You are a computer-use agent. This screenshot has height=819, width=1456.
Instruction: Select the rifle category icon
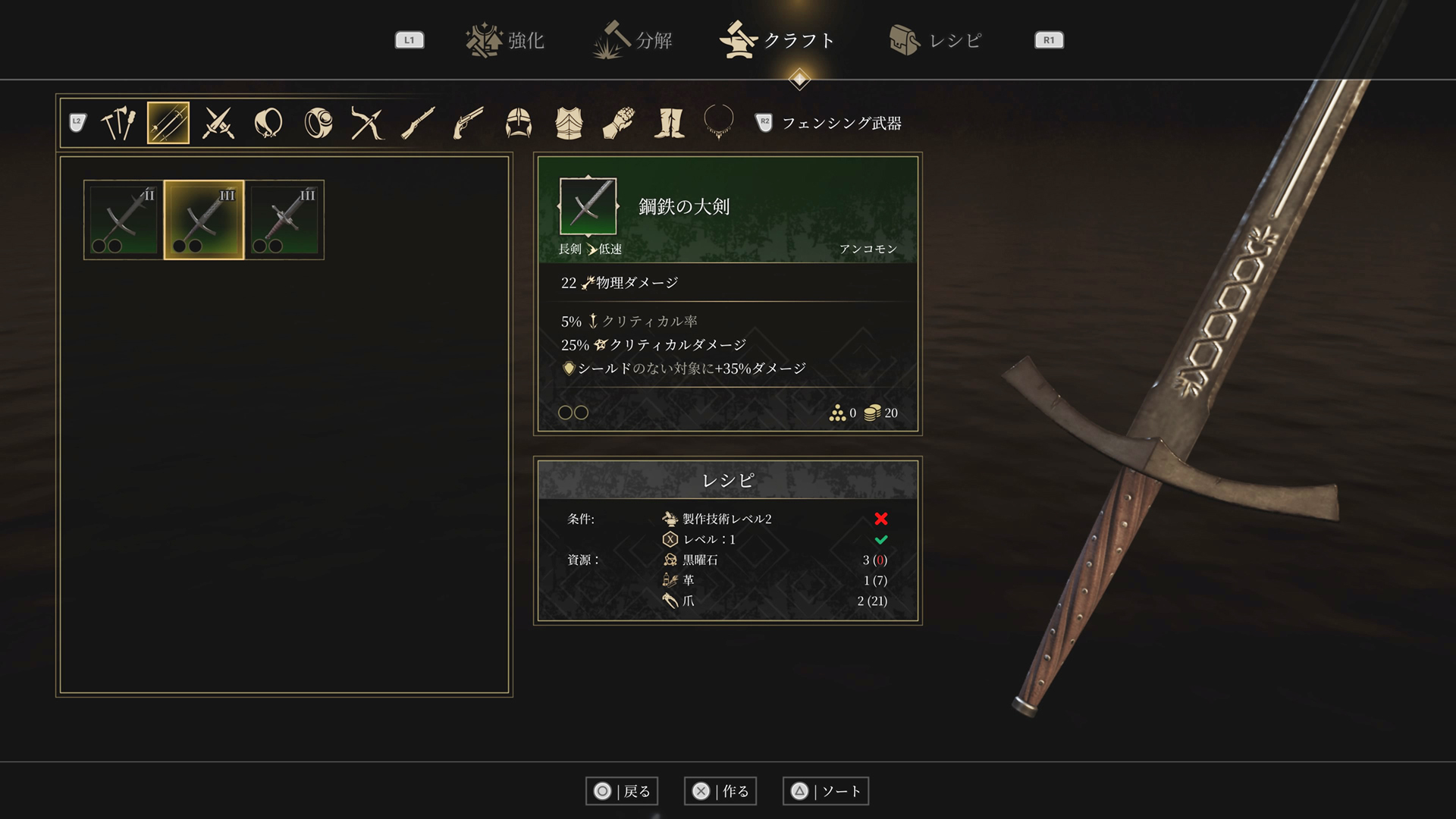[418, 123]
